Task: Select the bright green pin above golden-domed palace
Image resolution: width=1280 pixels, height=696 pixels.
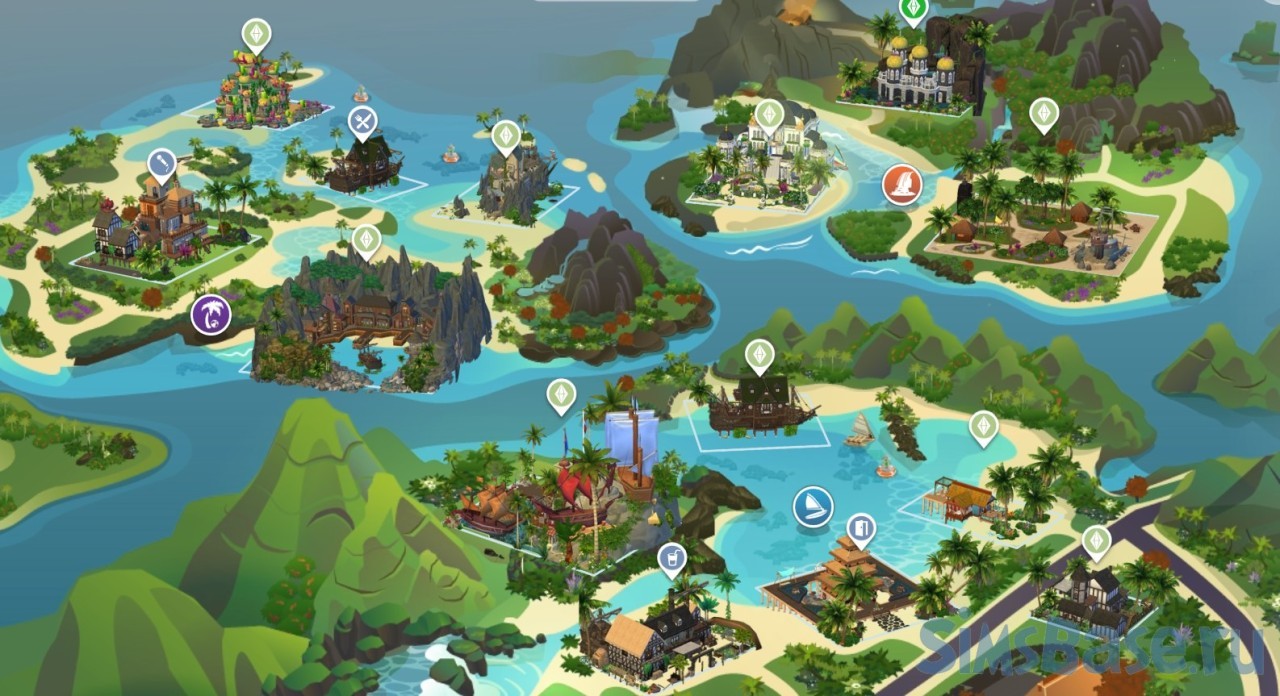Action: coord(913,9)
